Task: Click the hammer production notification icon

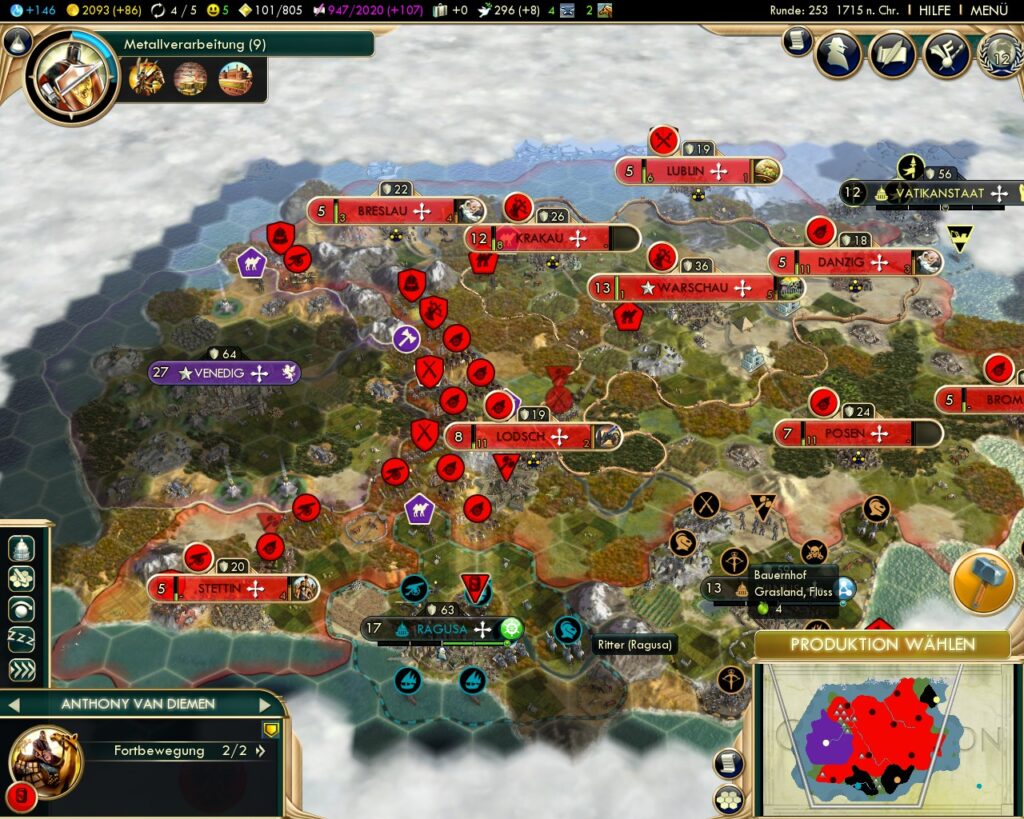Action: (x=983, y=582)
